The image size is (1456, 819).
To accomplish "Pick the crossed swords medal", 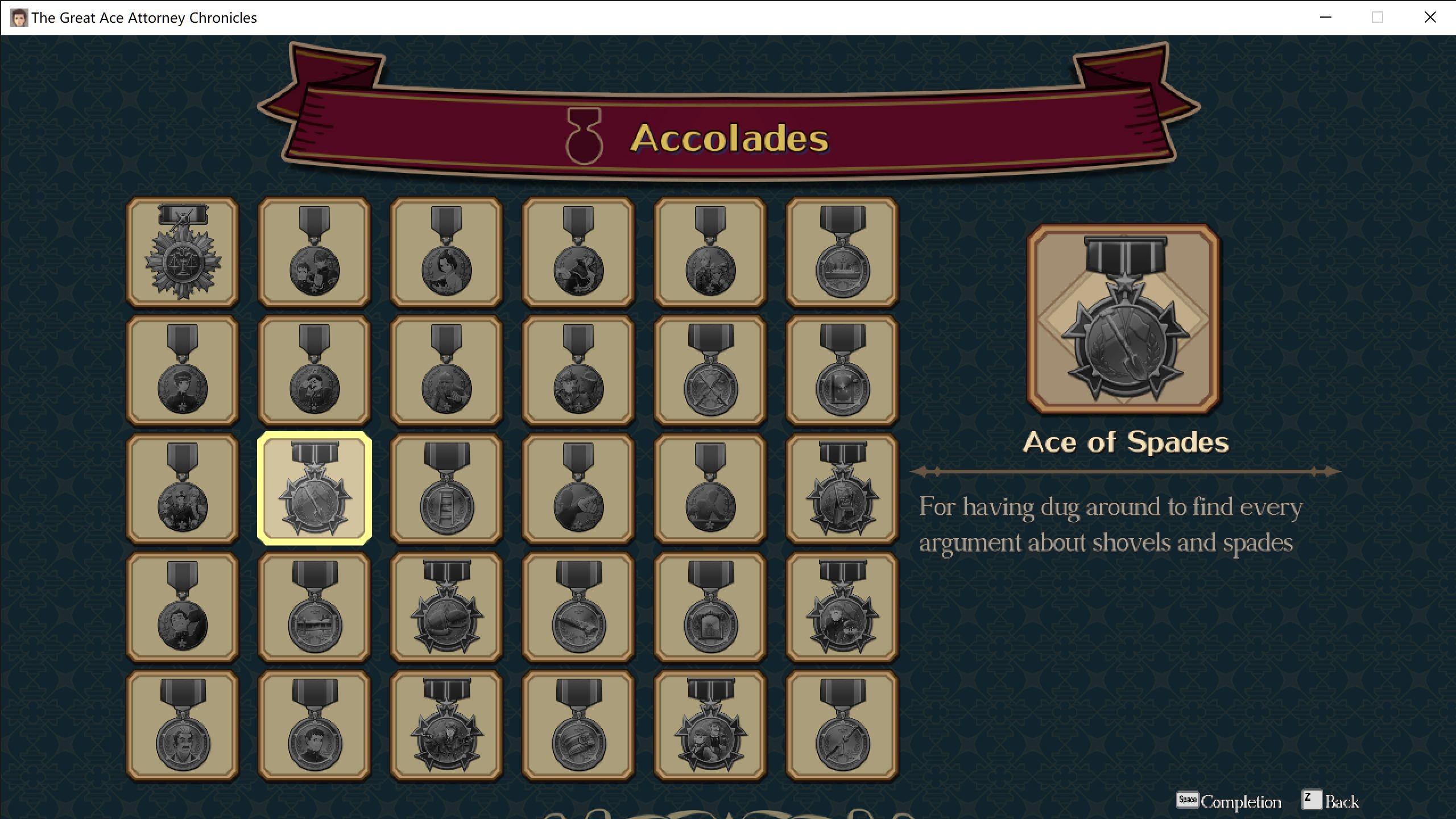I will (710, 371).
